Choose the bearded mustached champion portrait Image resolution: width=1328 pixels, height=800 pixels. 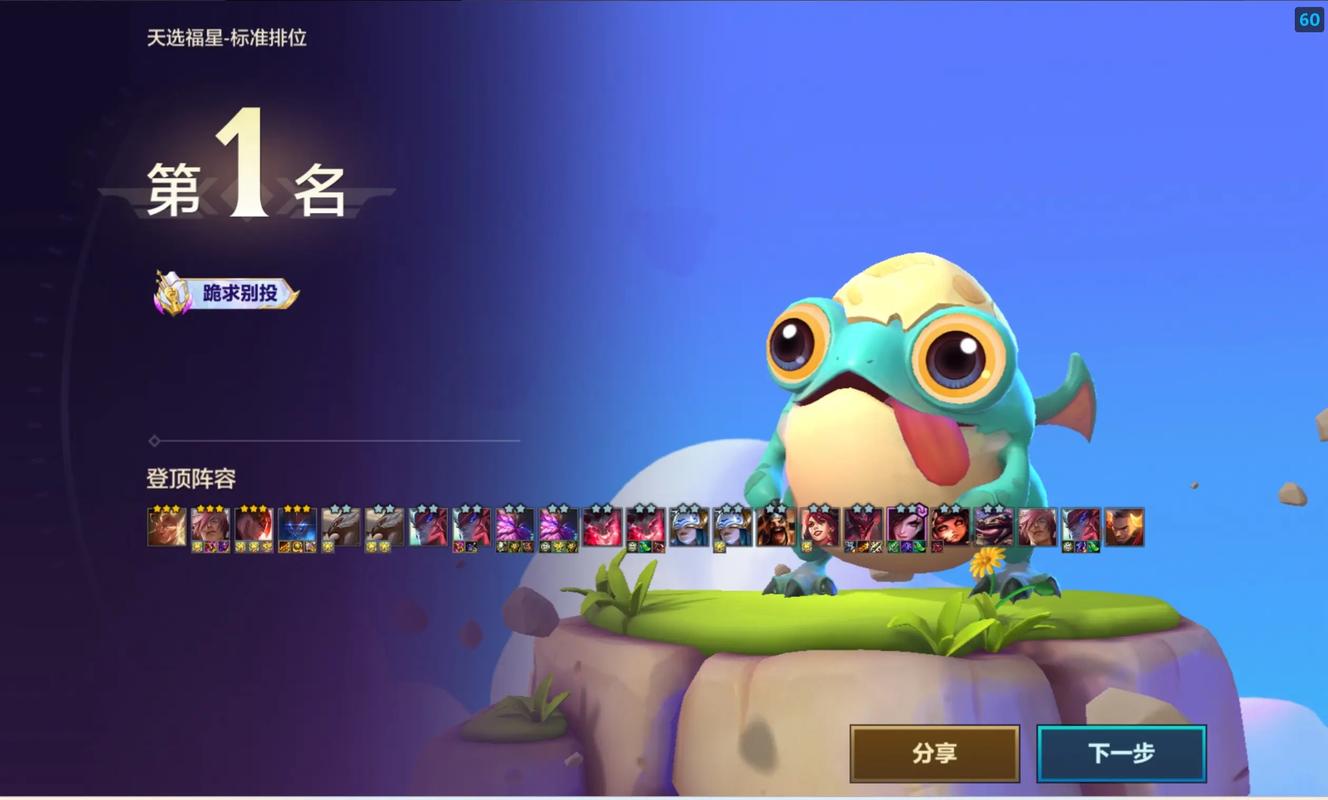point(776,526)
